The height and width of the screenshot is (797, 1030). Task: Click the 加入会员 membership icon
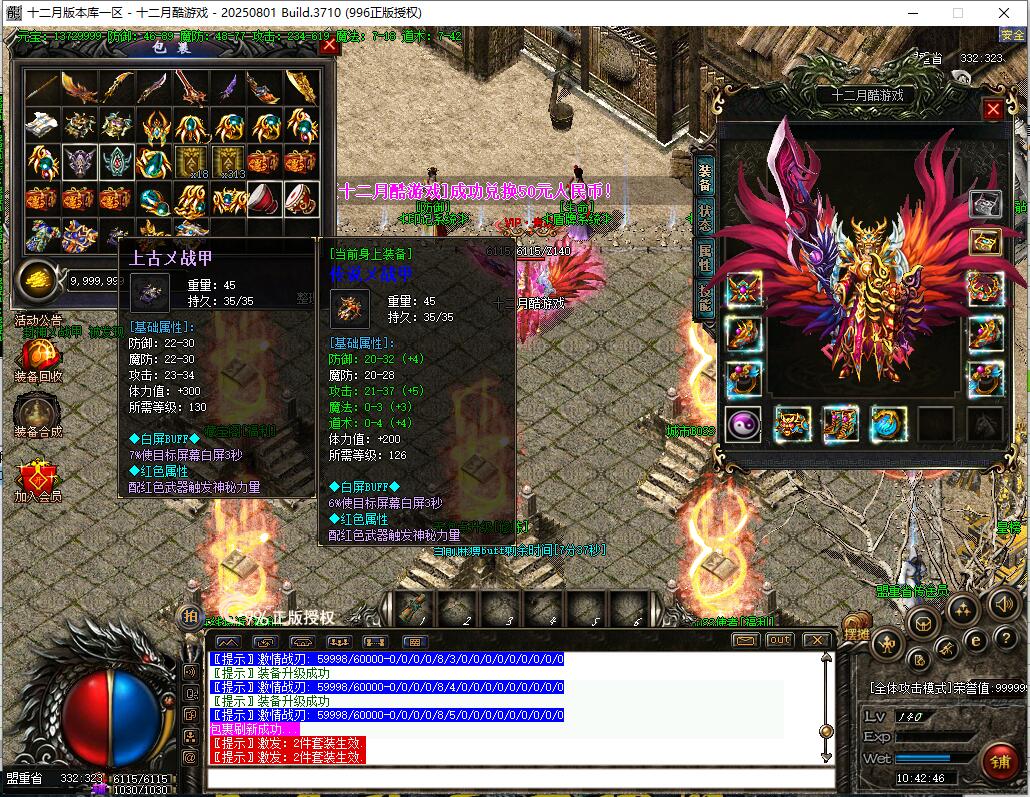point(38,476)
